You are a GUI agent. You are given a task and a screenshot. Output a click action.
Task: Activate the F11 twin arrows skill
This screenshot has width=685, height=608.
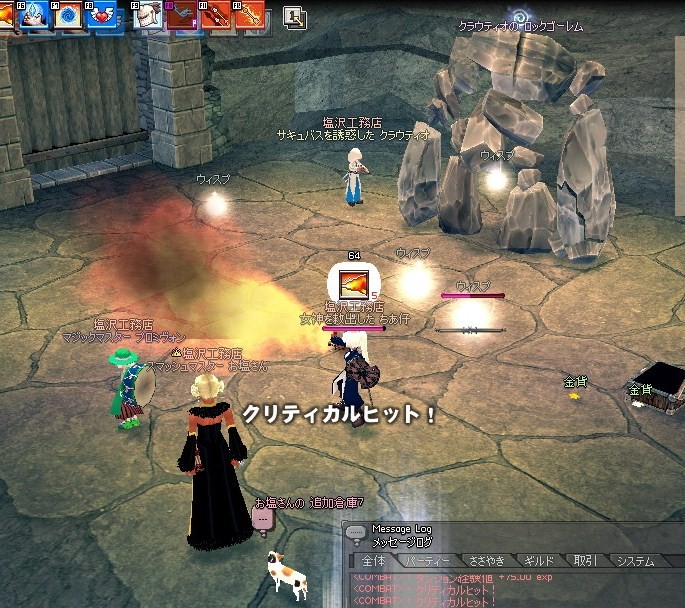click(x=214, y=15)
